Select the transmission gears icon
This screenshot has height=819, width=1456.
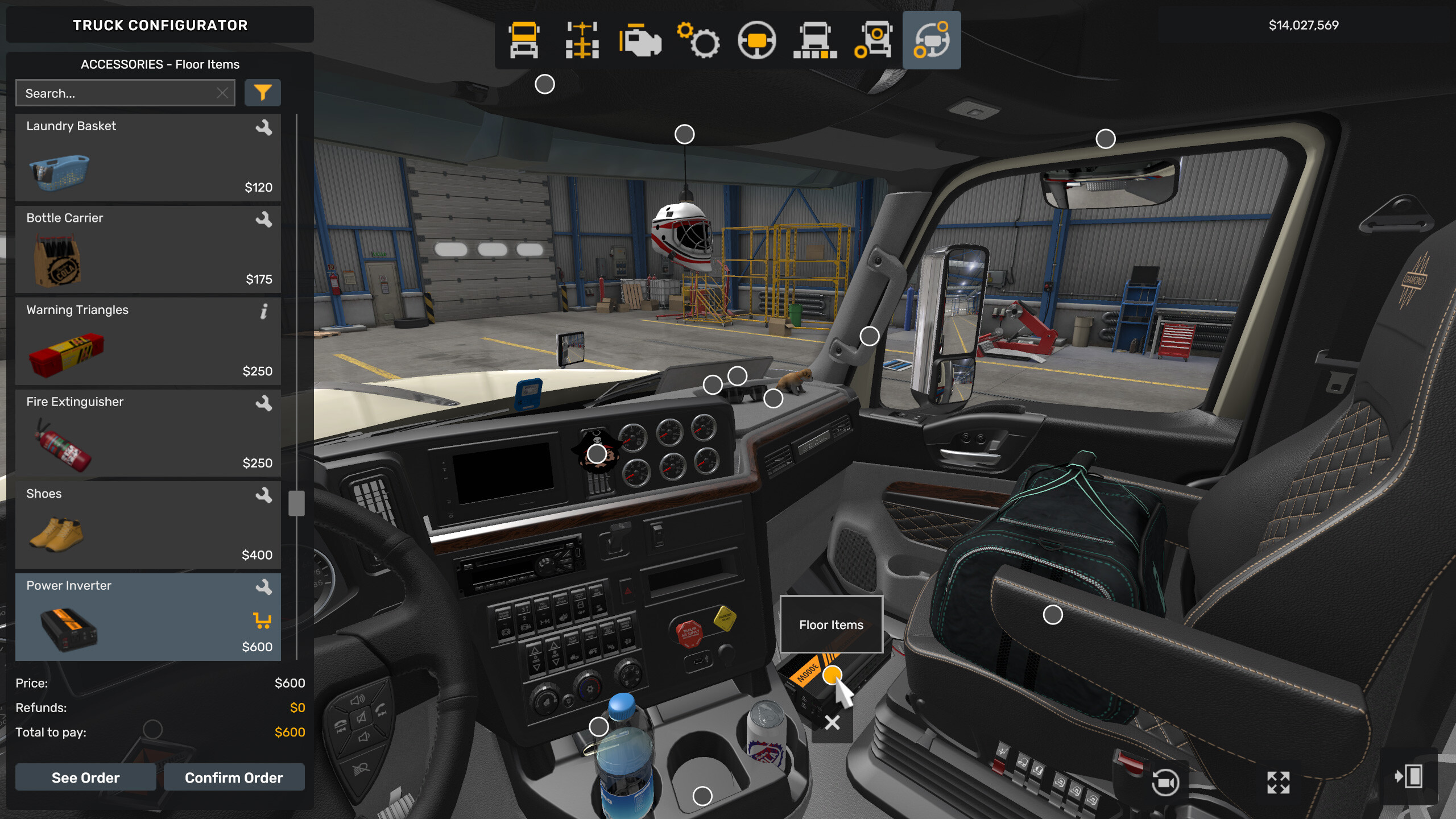point(698,40)
